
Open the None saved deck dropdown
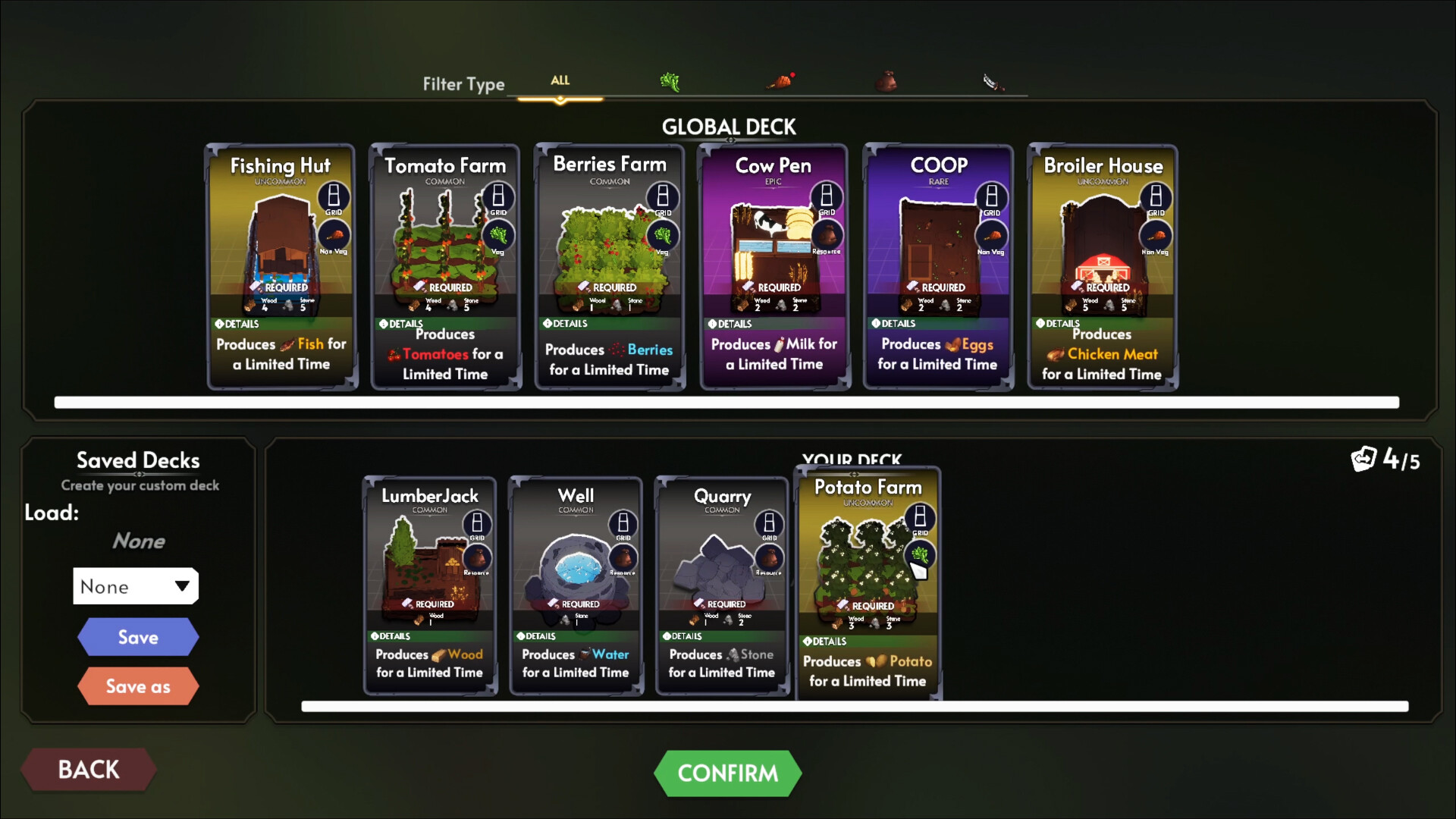(x=136, y=585)
